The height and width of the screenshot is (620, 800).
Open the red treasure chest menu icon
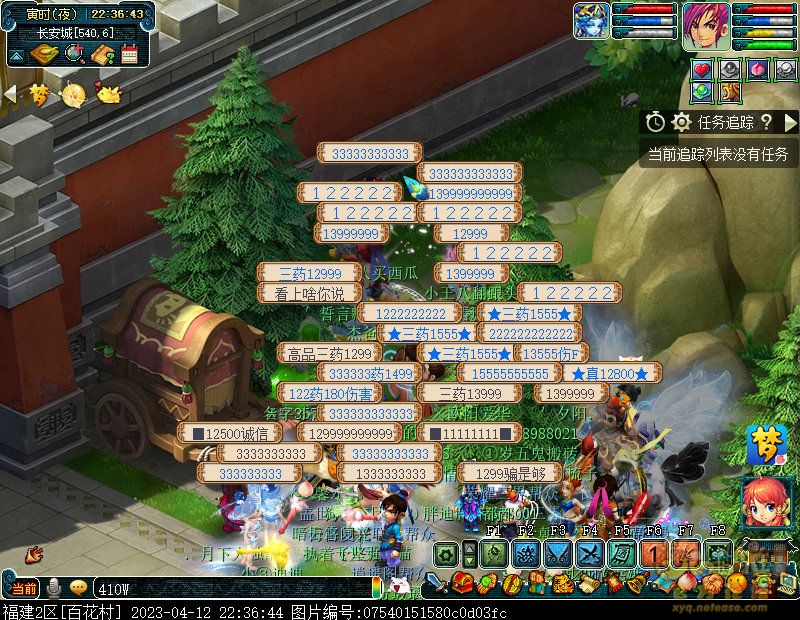tap(461, 583)
